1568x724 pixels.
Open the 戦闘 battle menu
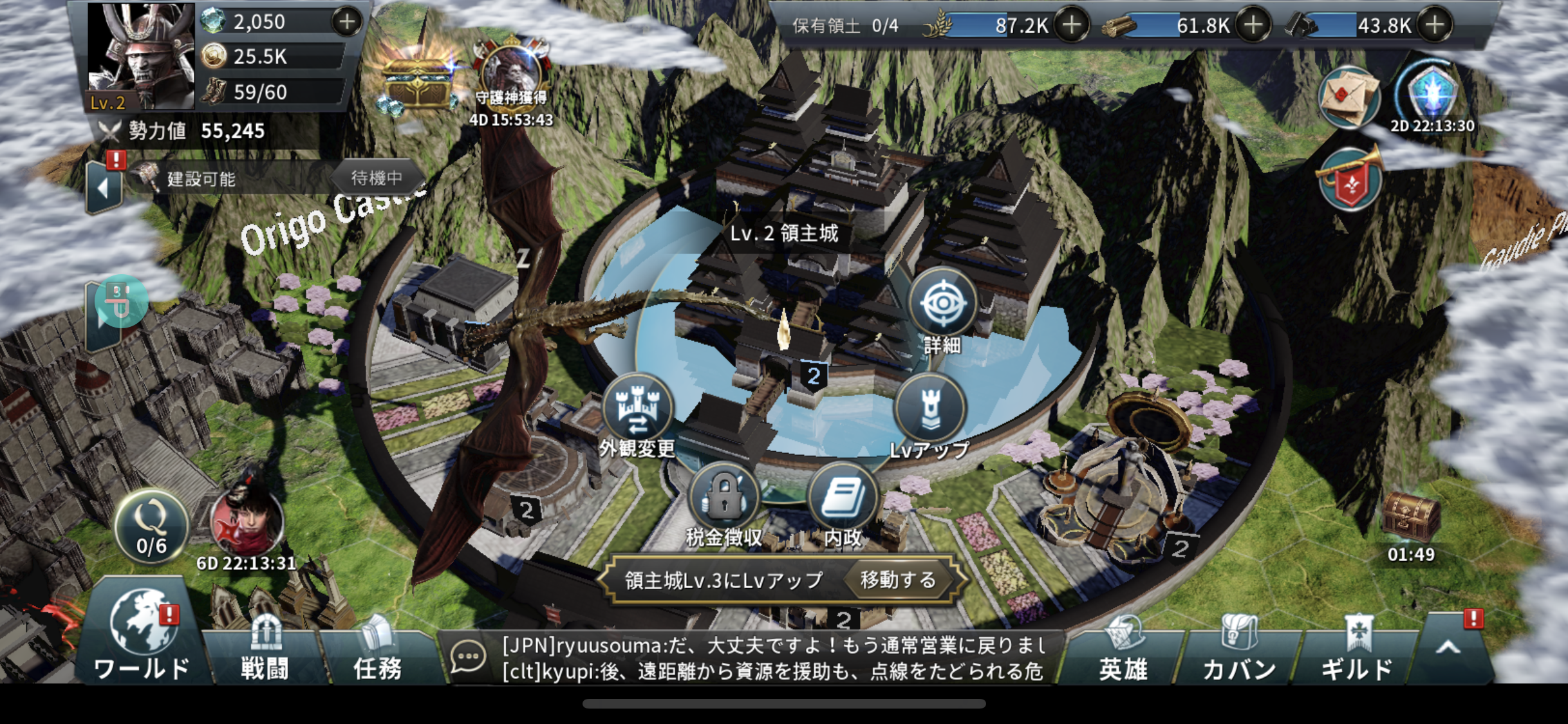pos(264,651)
